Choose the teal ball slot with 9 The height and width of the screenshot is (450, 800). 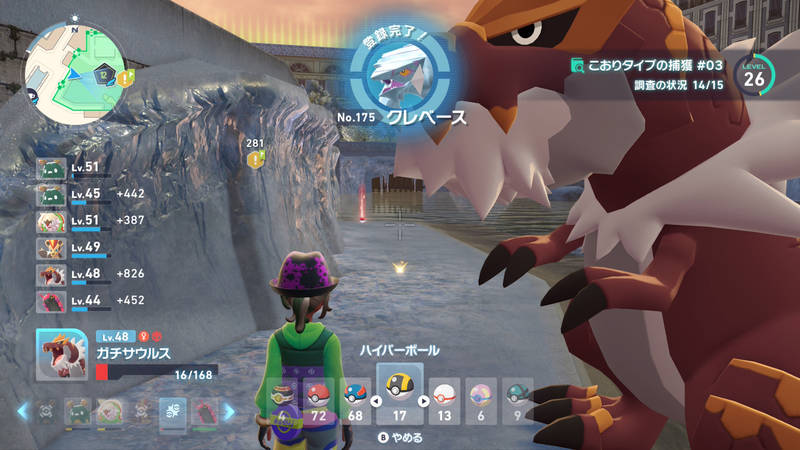516,397
